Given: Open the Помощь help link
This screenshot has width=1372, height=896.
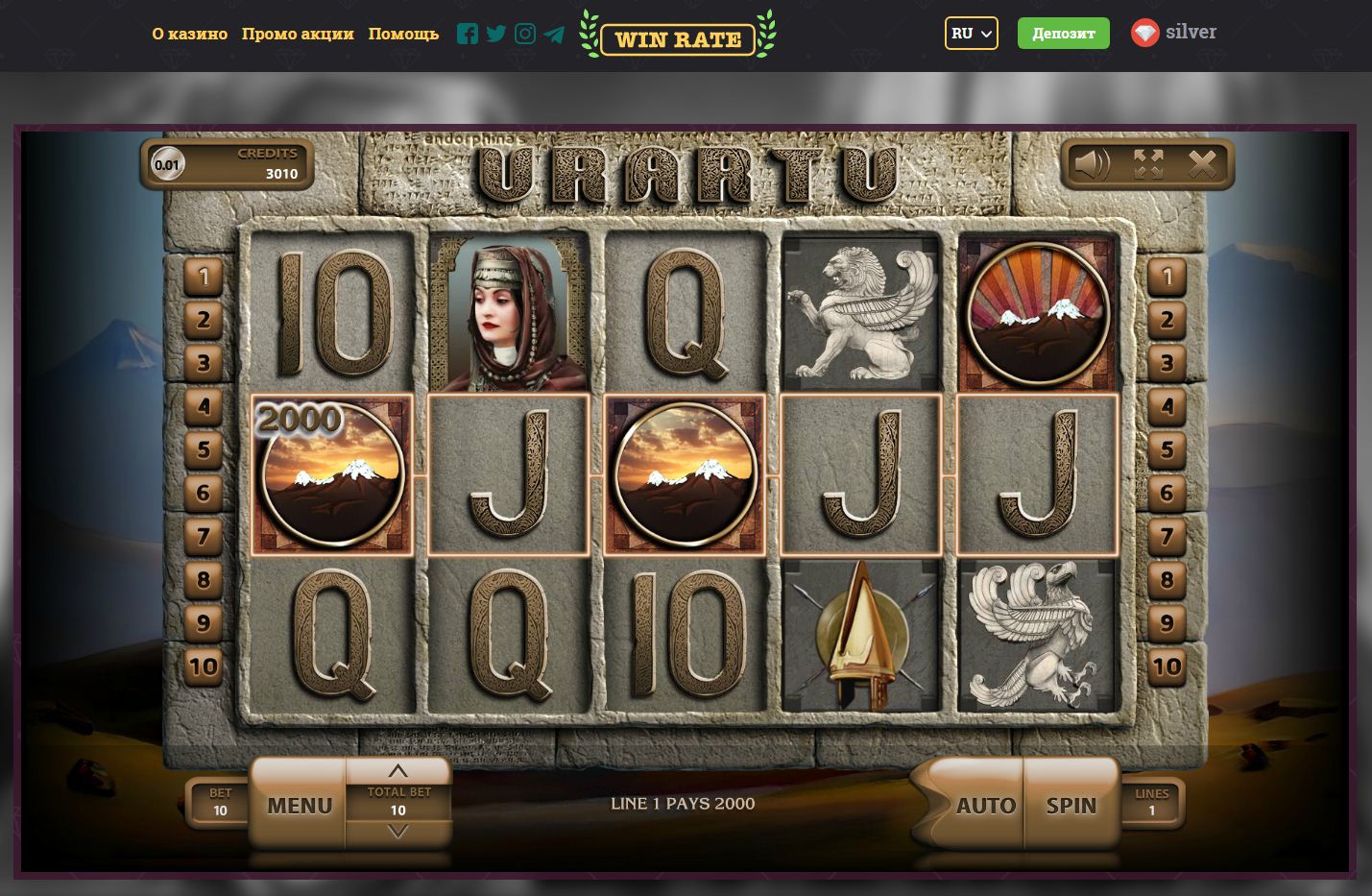Looking at the screenshot, I should click(x=403, y=34).
